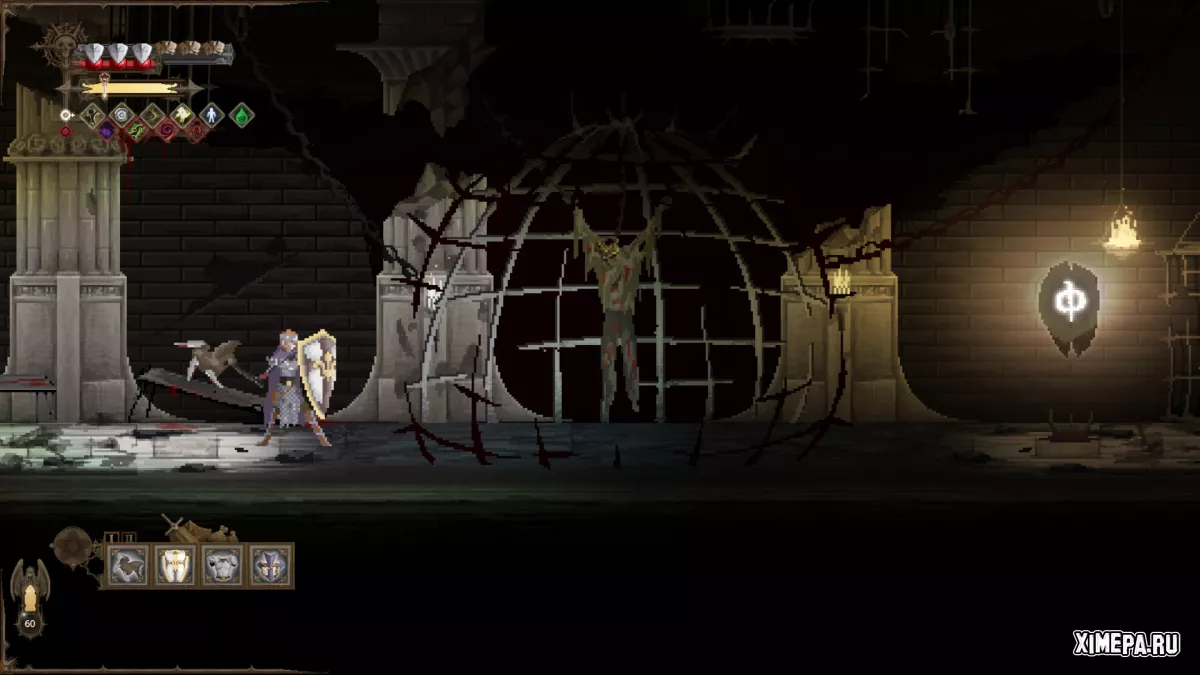Select the chest armor slot
This screenshot has width=1200, height=675.
[x=223, y=566]
